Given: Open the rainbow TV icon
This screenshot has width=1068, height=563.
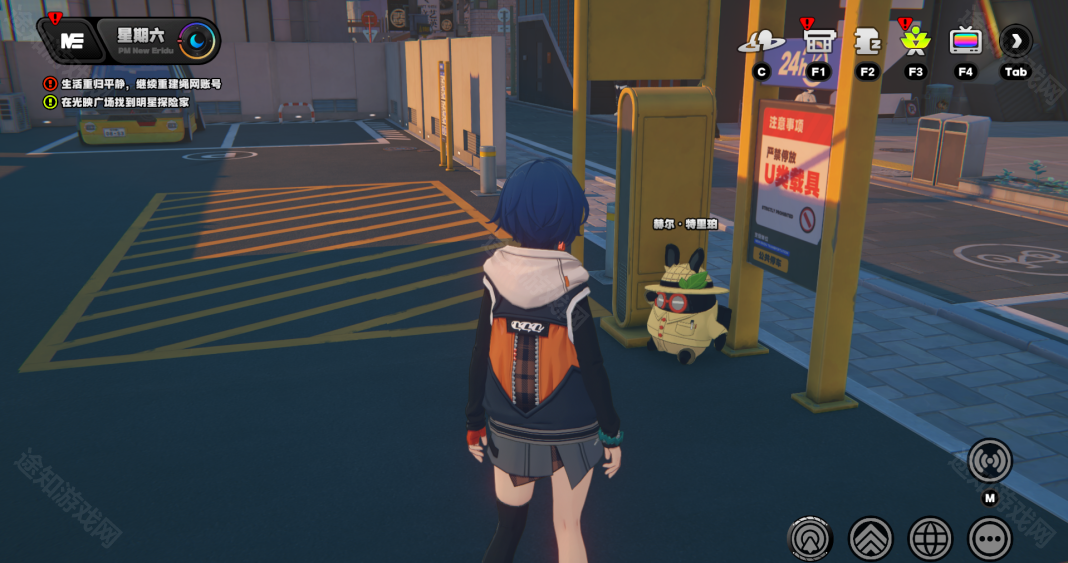Looking at the screenshot, I should 965,42.
